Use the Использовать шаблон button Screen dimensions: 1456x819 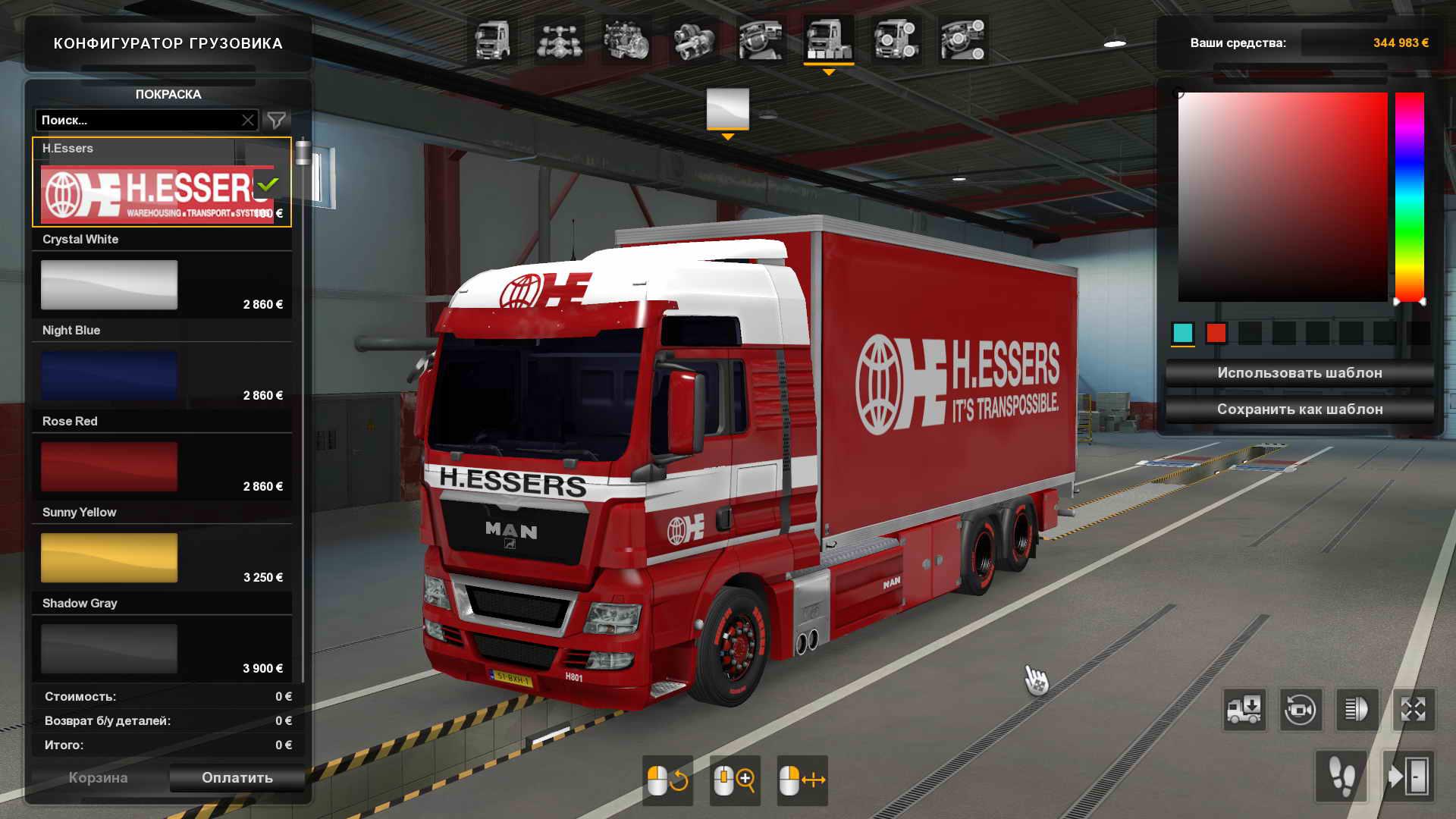click(x=1299, y=373)
